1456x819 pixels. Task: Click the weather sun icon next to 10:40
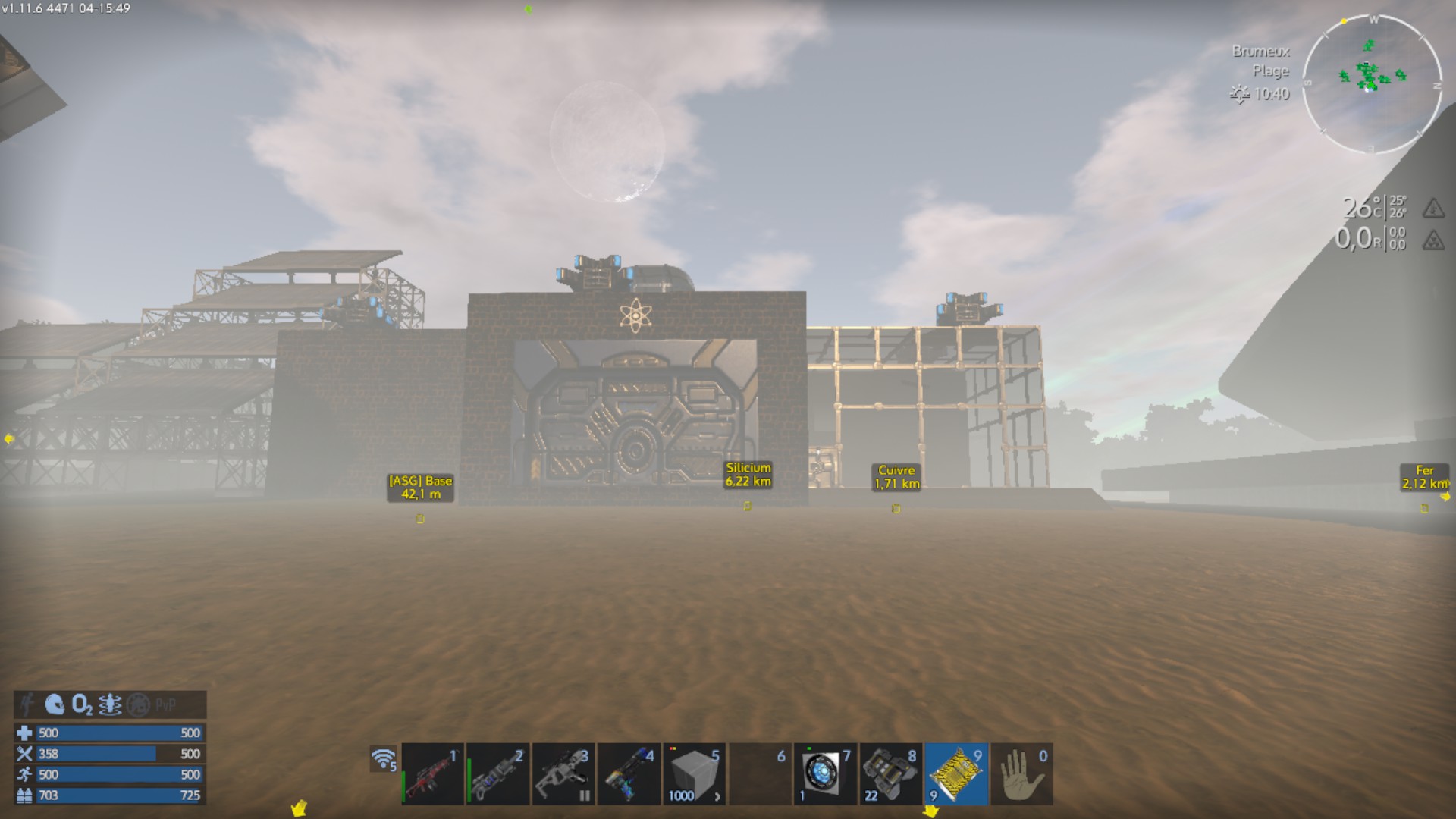[1241, 95]
